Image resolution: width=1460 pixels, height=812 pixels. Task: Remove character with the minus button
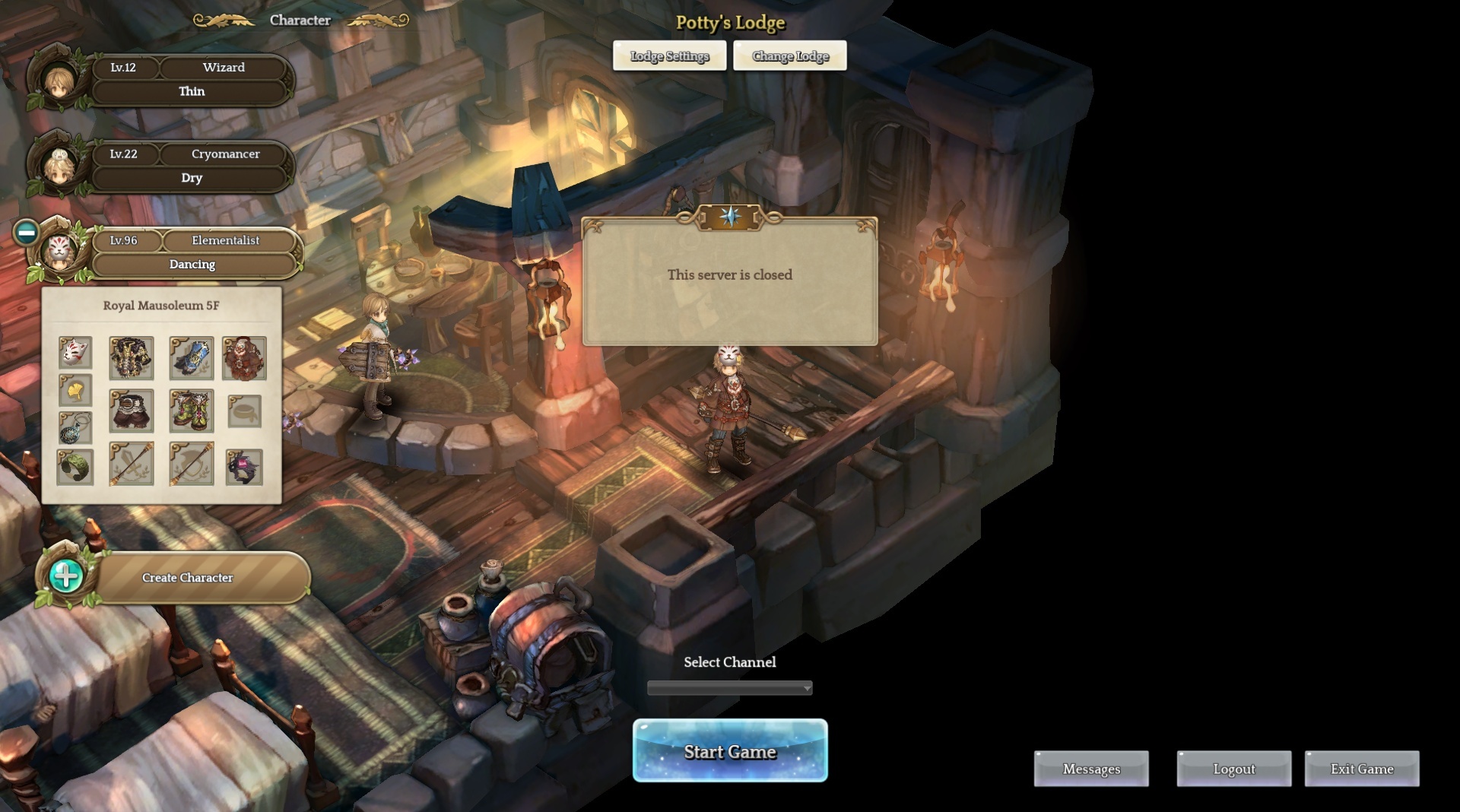[26, 233]
